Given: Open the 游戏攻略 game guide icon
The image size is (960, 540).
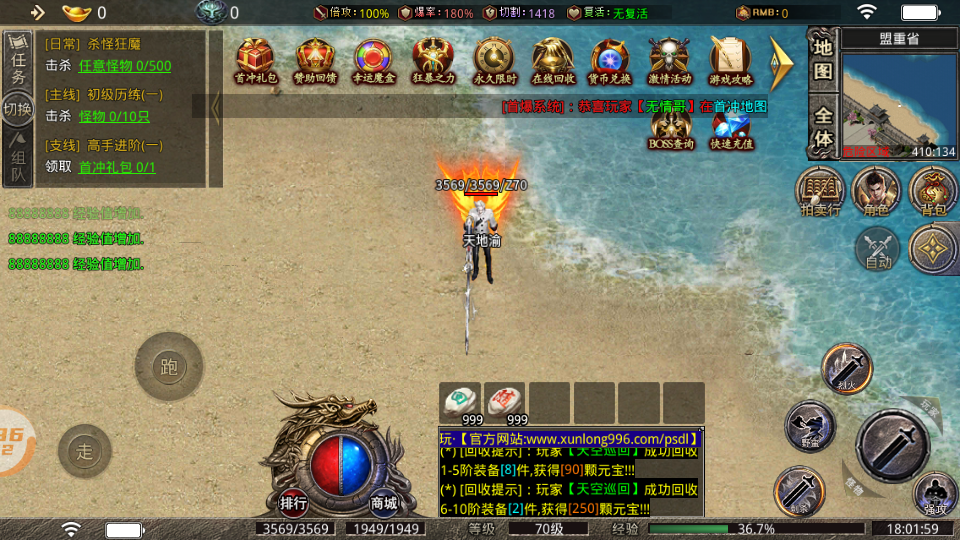Looking at the screenshot, I should [x=730, y=60].
